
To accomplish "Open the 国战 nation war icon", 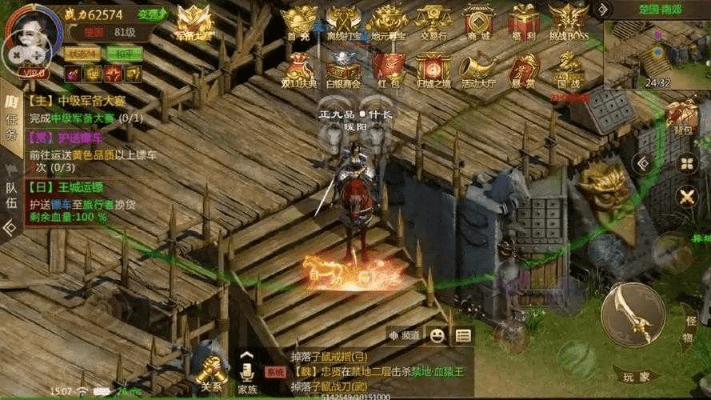I will [x=568, y=68].
